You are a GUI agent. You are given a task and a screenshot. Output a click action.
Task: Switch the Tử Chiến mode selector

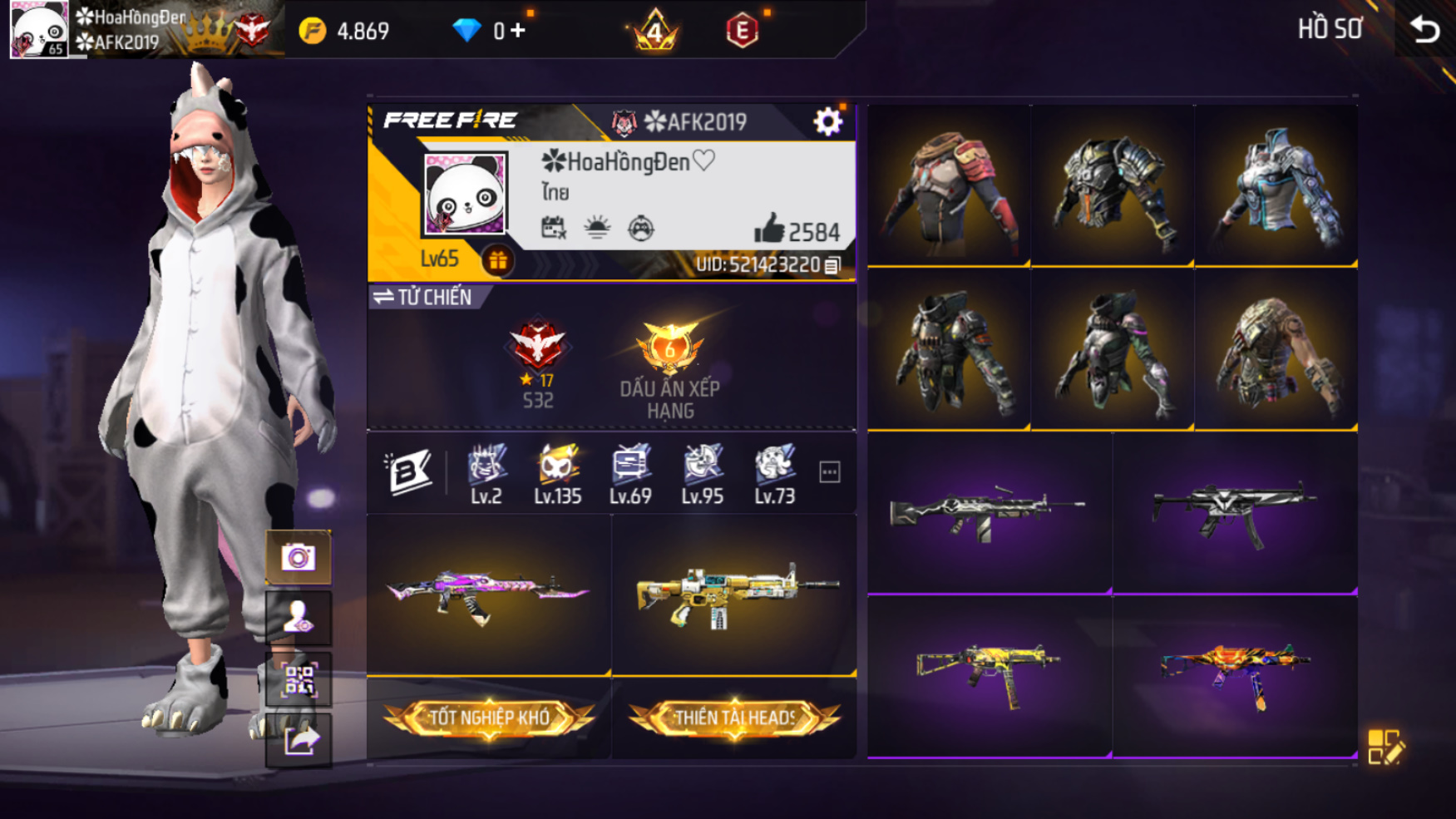(x=422, y=297)
